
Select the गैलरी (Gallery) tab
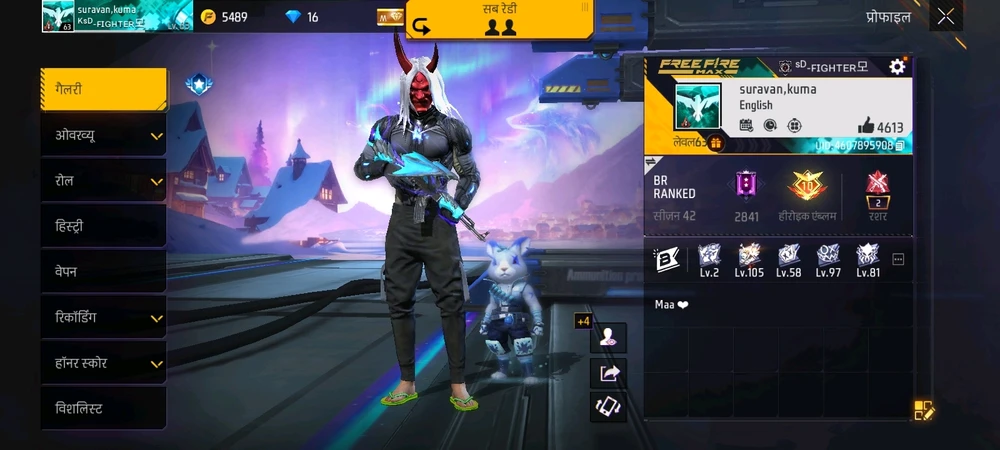[103, 89]
